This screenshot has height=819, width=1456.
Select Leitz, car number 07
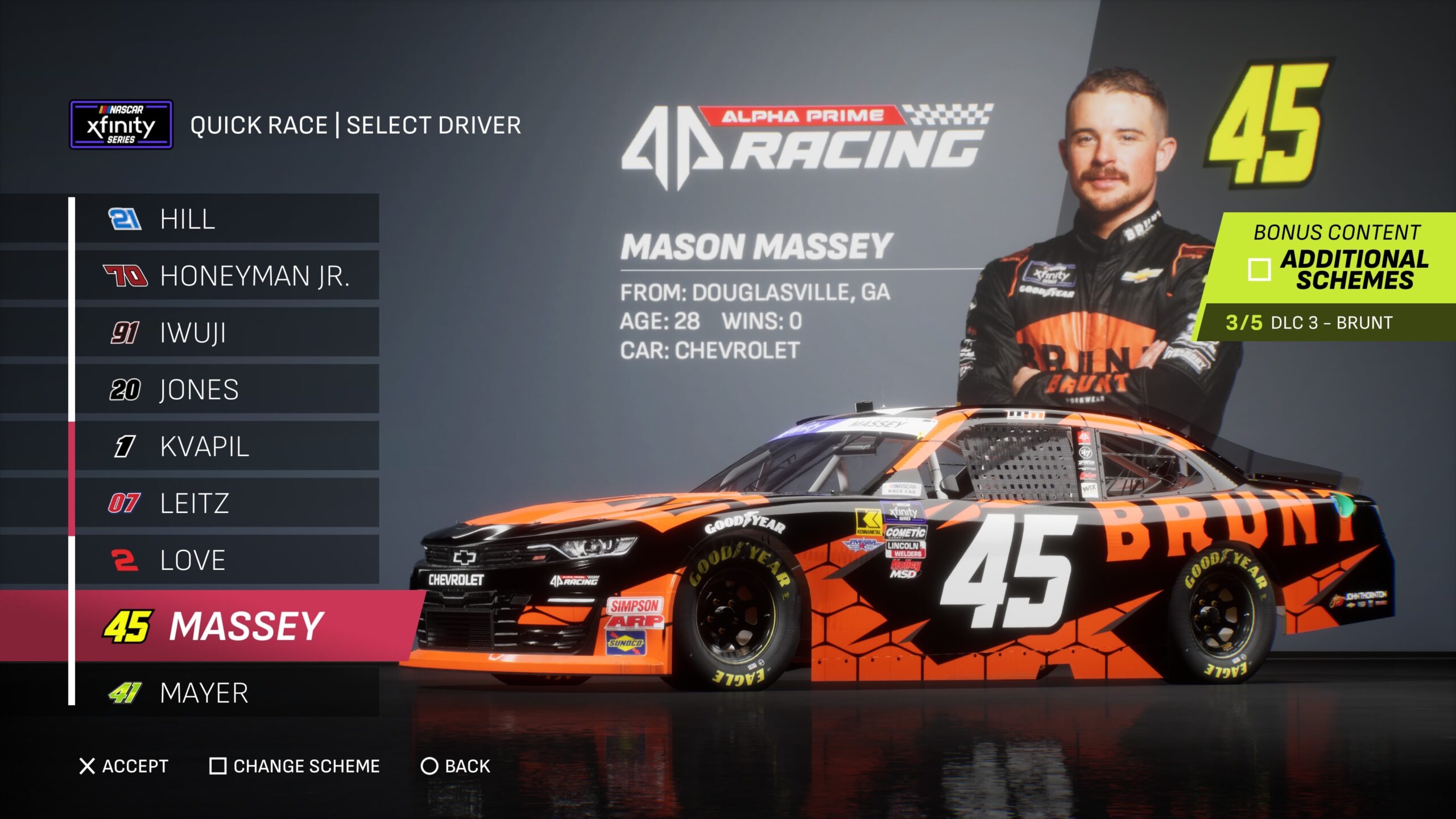pos(226,503)
